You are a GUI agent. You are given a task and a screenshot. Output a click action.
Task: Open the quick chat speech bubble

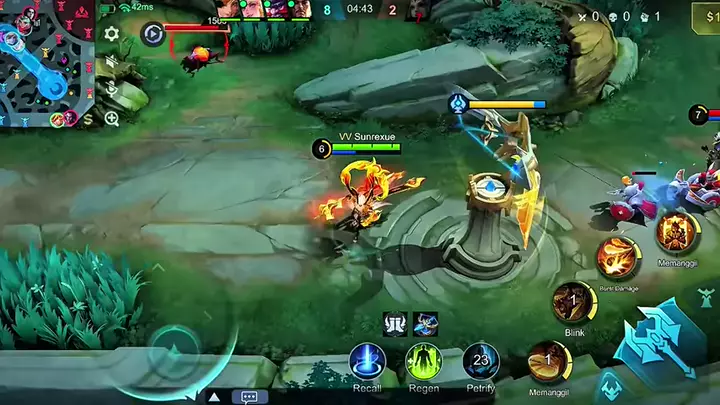click(249, 396)
